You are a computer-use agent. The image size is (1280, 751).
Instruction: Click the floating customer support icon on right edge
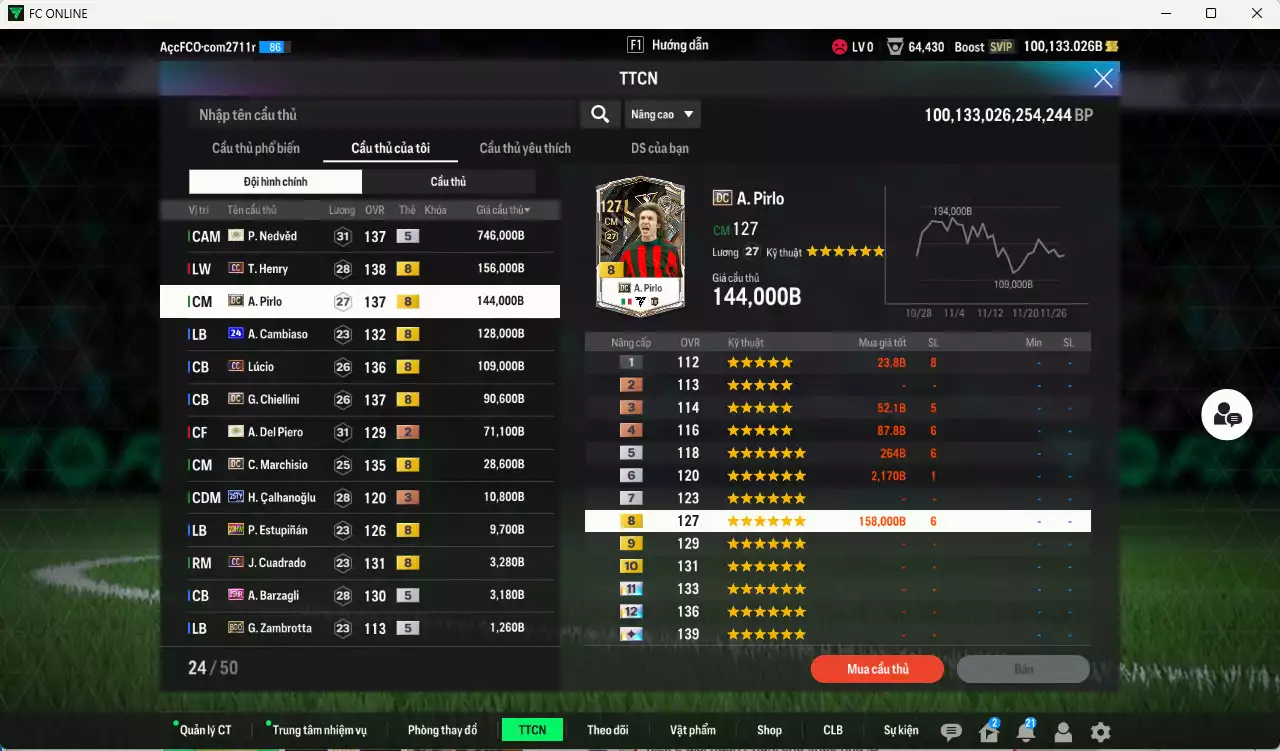coord(1227,415)
